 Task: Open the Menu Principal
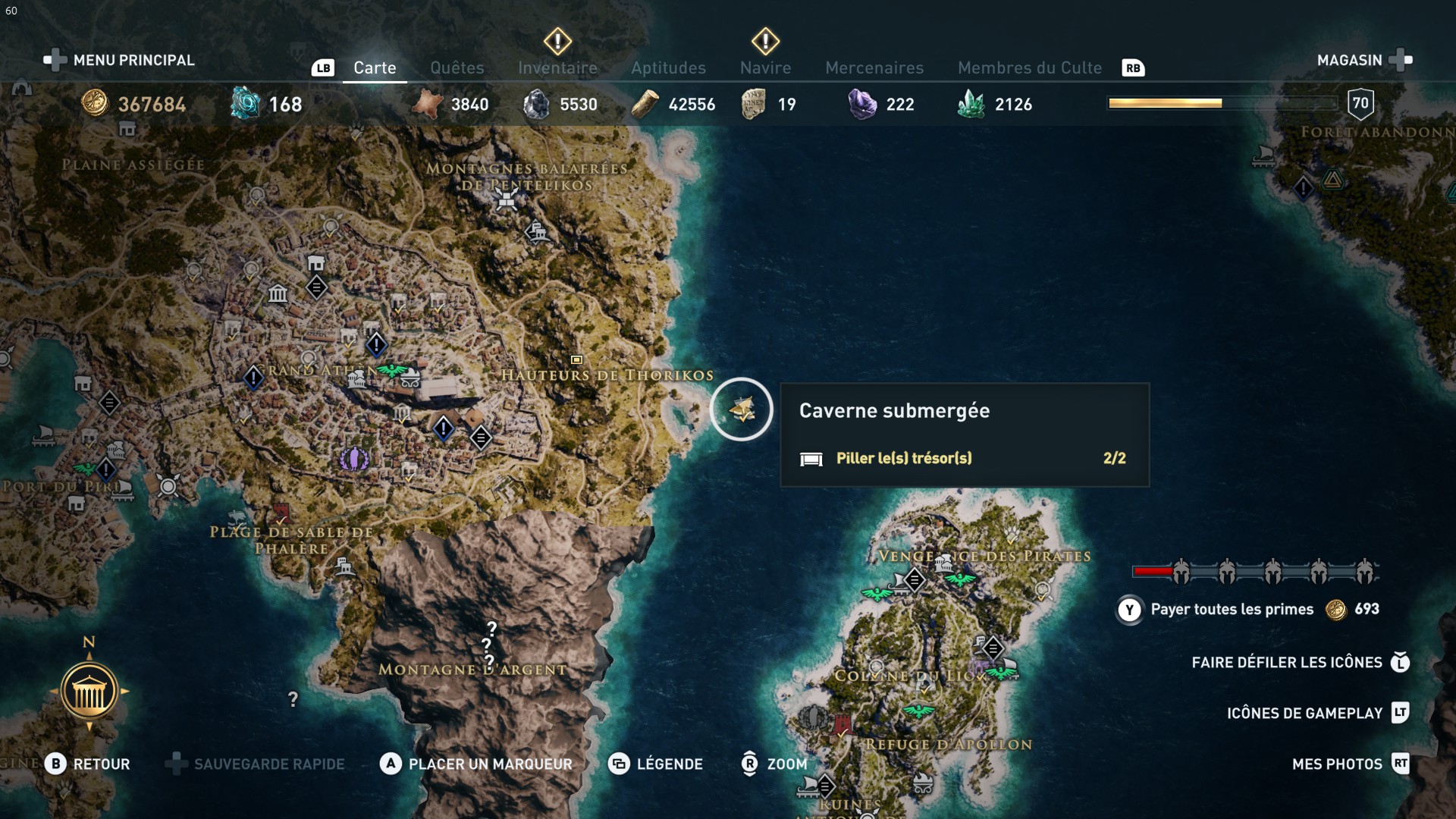click(119, 60)
